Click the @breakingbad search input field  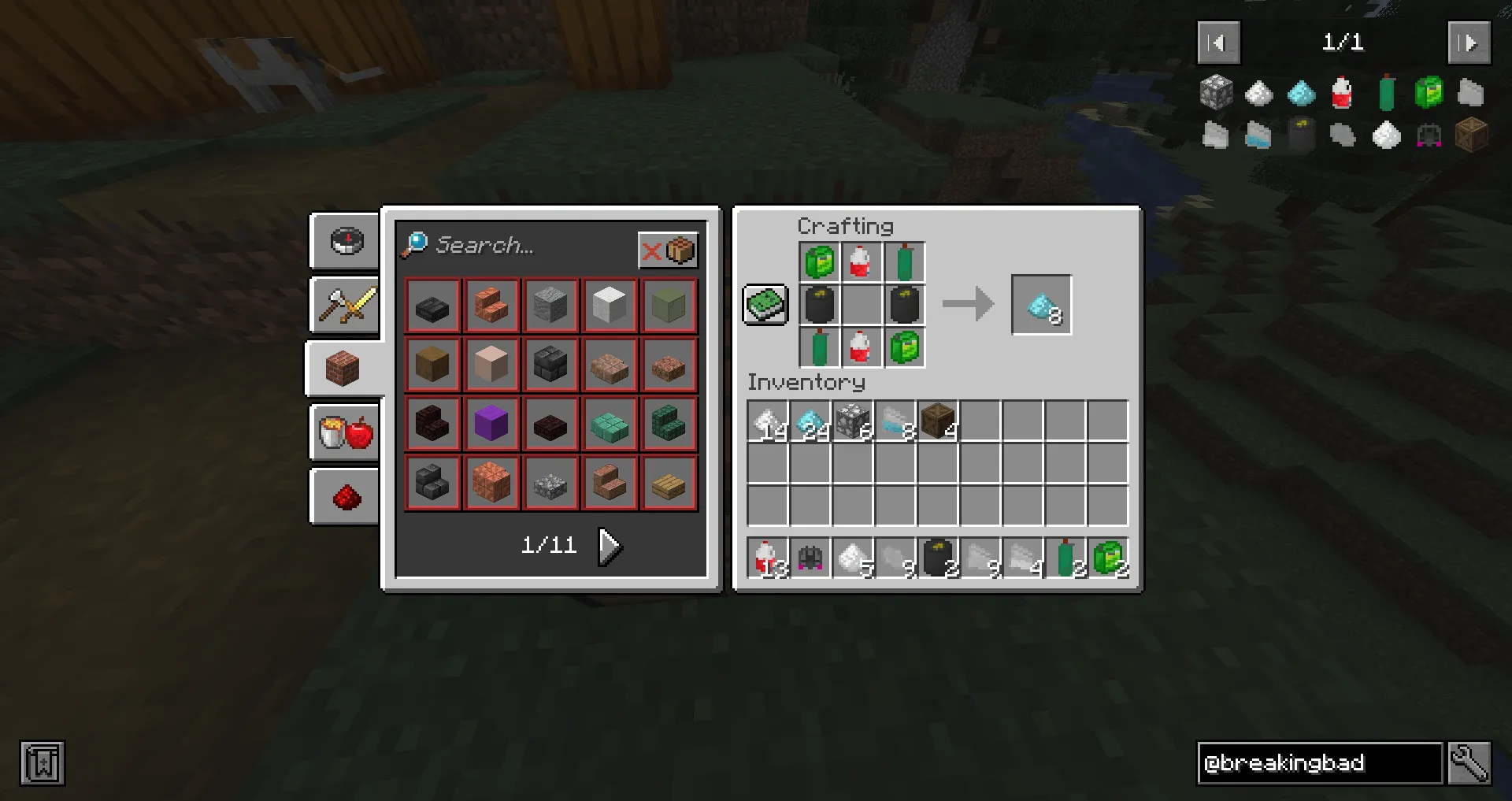[1319, 762]
